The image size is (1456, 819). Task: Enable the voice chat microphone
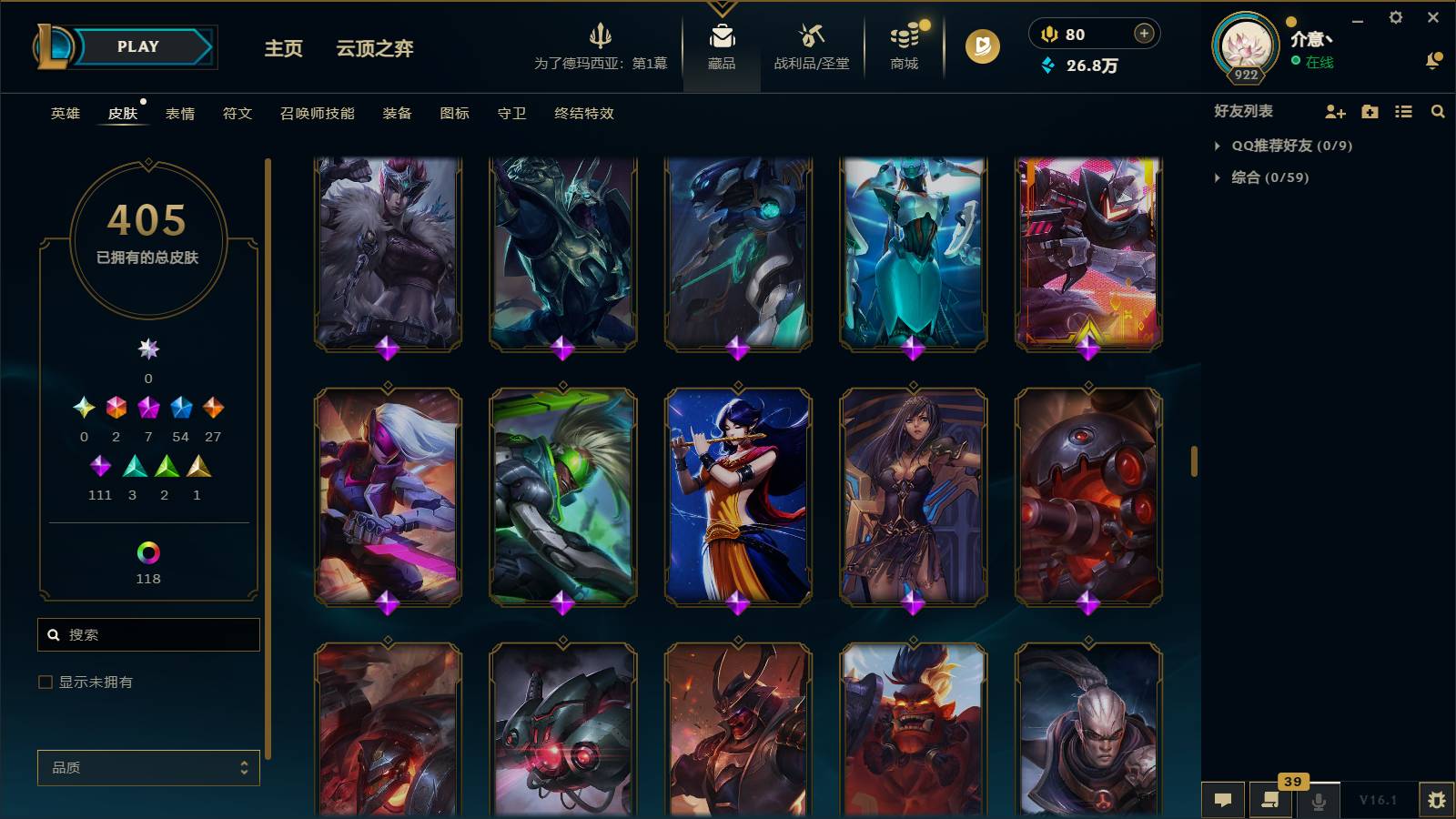coord(1319,800)
